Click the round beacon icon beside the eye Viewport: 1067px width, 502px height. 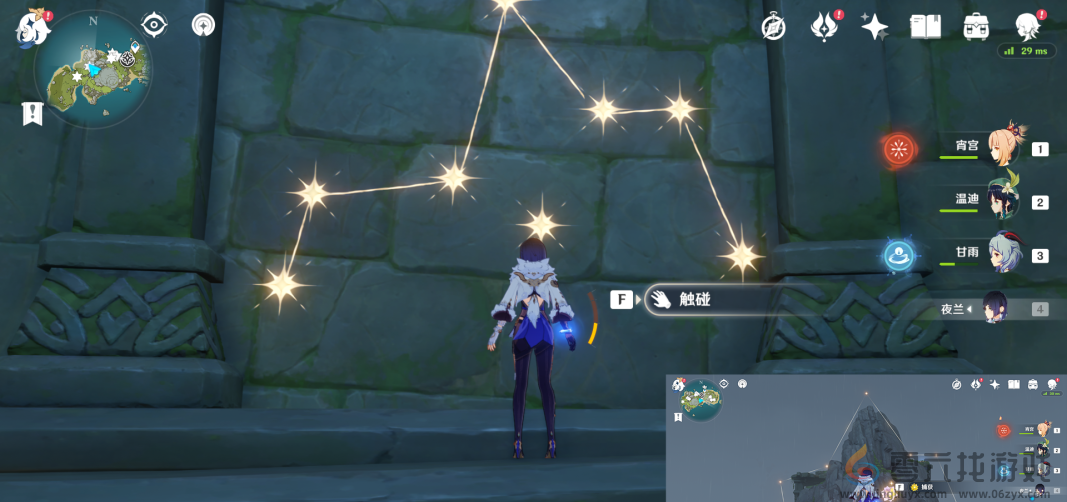[x=204, y=25]
